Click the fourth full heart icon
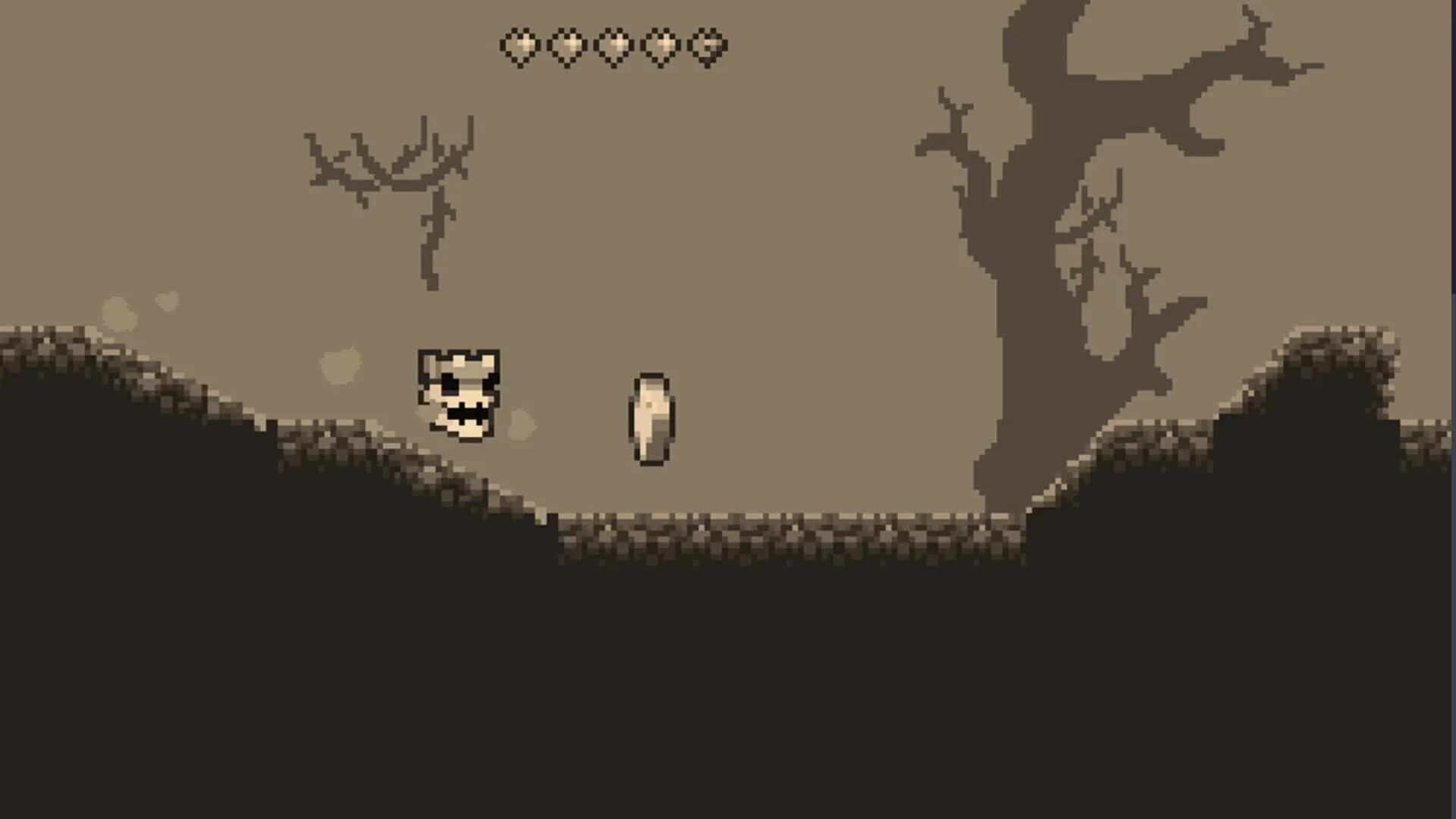Image resolution: width=1456 pixels, height=819 pixels. pos(661,47)
